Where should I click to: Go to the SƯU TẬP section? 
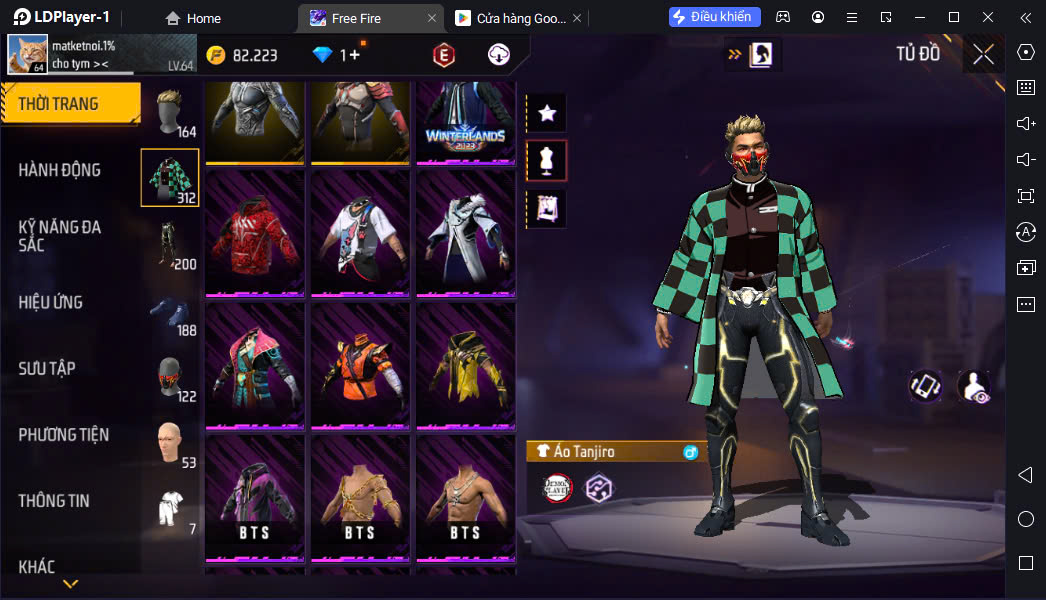pos(47,368)
